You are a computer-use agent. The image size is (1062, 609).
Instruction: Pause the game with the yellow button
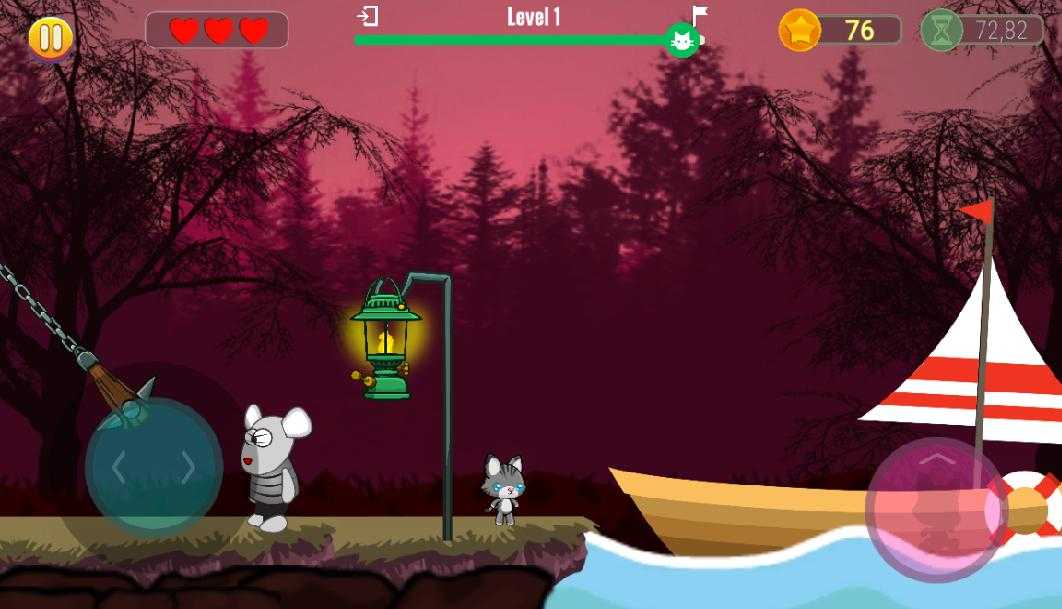coord(49,38)
